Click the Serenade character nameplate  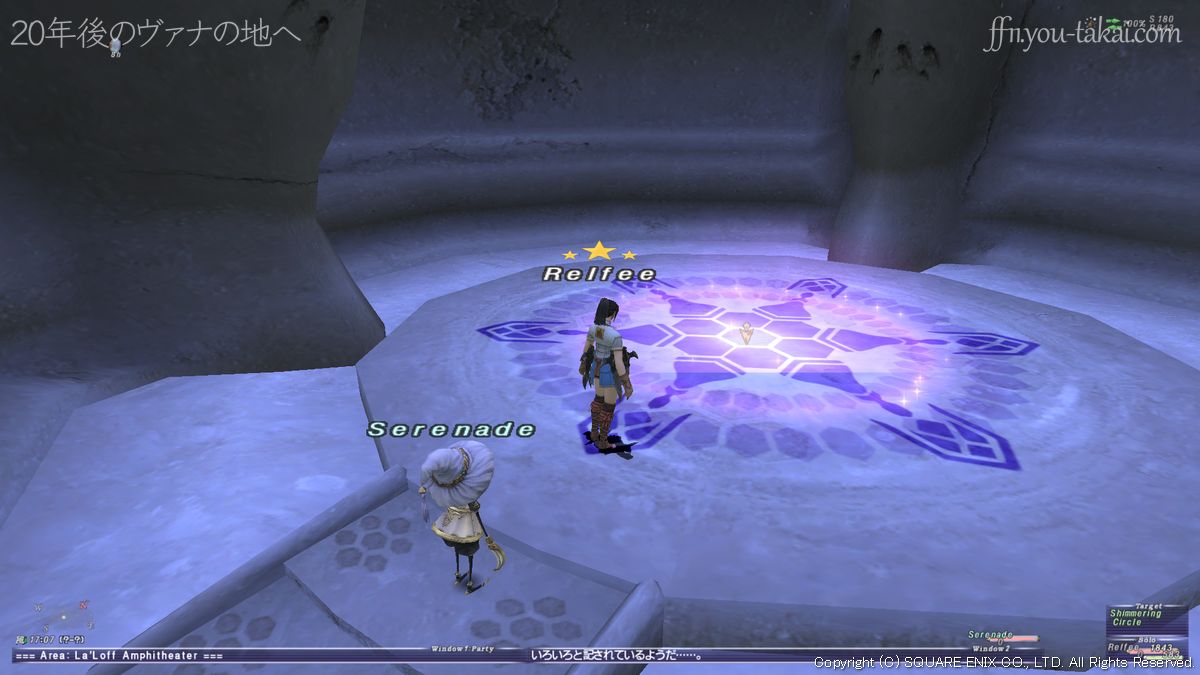451,430
